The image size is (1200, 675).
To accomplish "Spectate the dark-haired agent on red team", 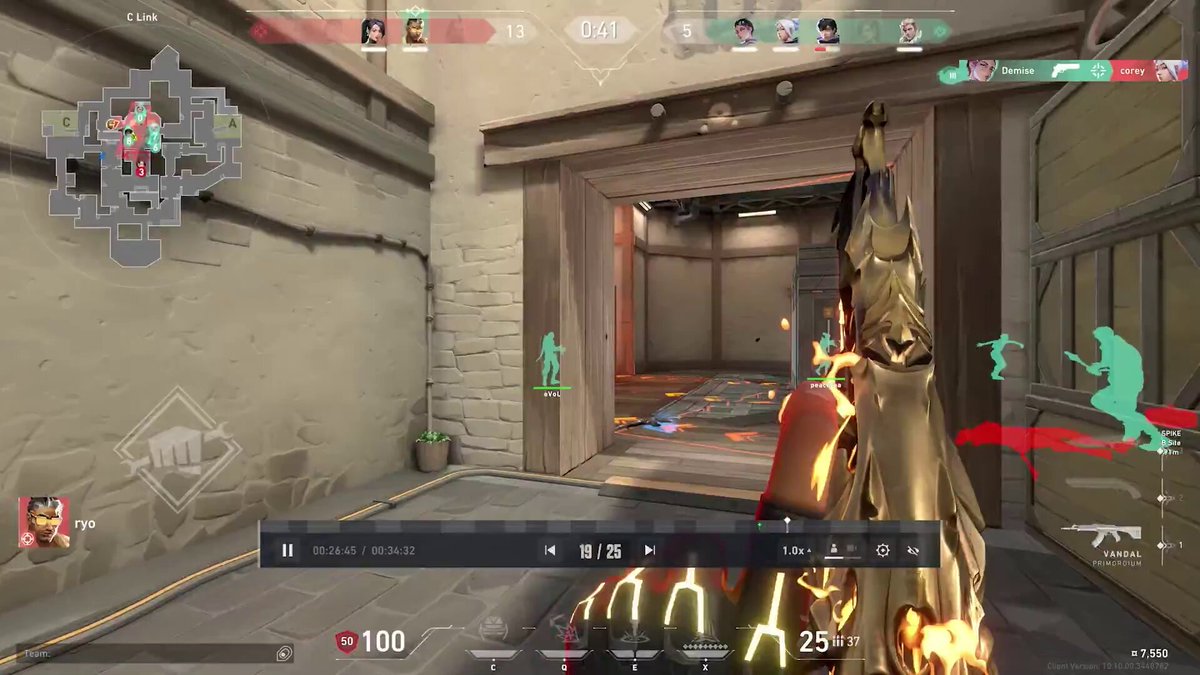I will click(x=373, y=31).
